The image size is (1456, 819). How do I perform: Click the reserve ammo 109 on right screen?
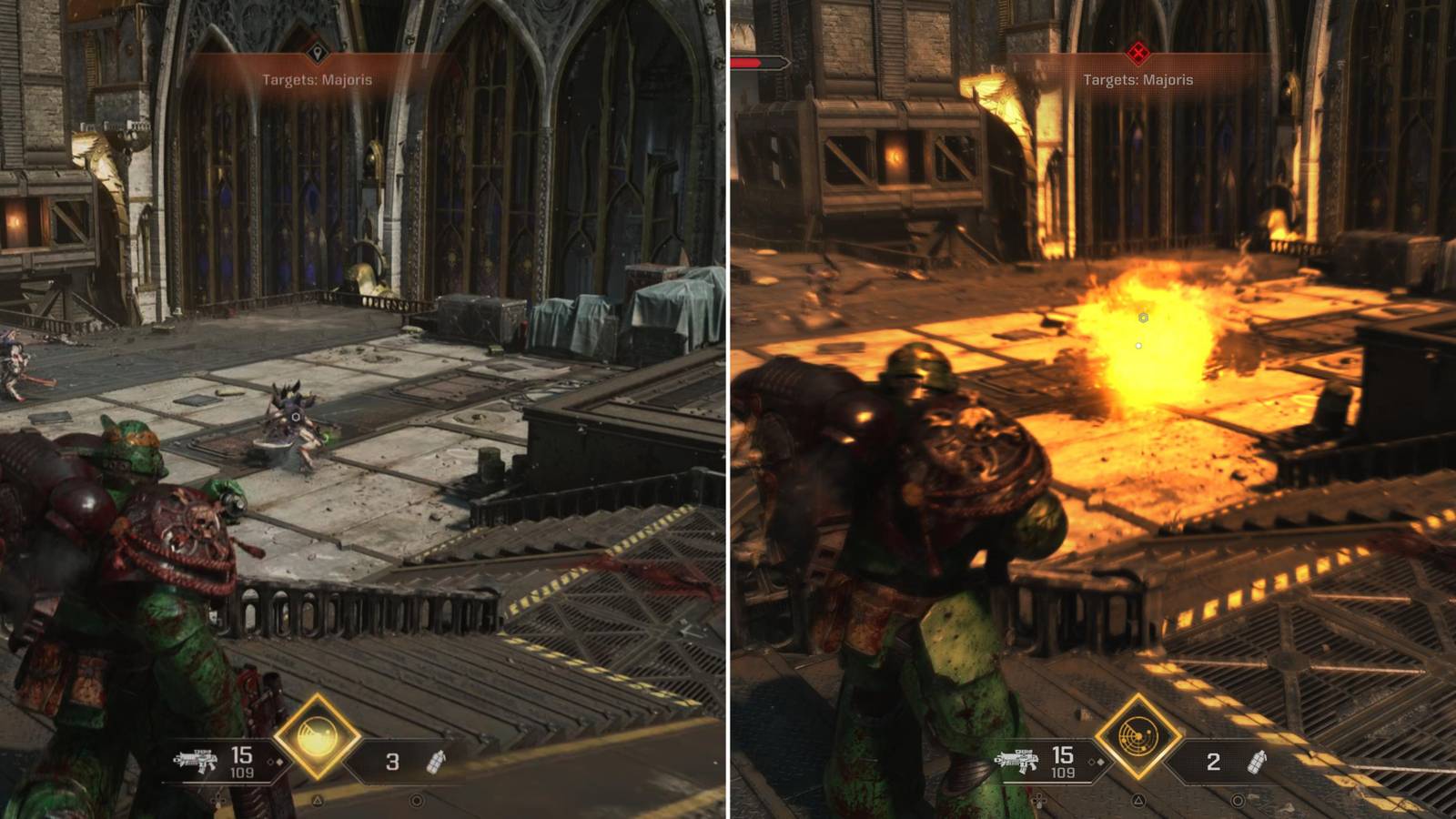point(1062,772)
